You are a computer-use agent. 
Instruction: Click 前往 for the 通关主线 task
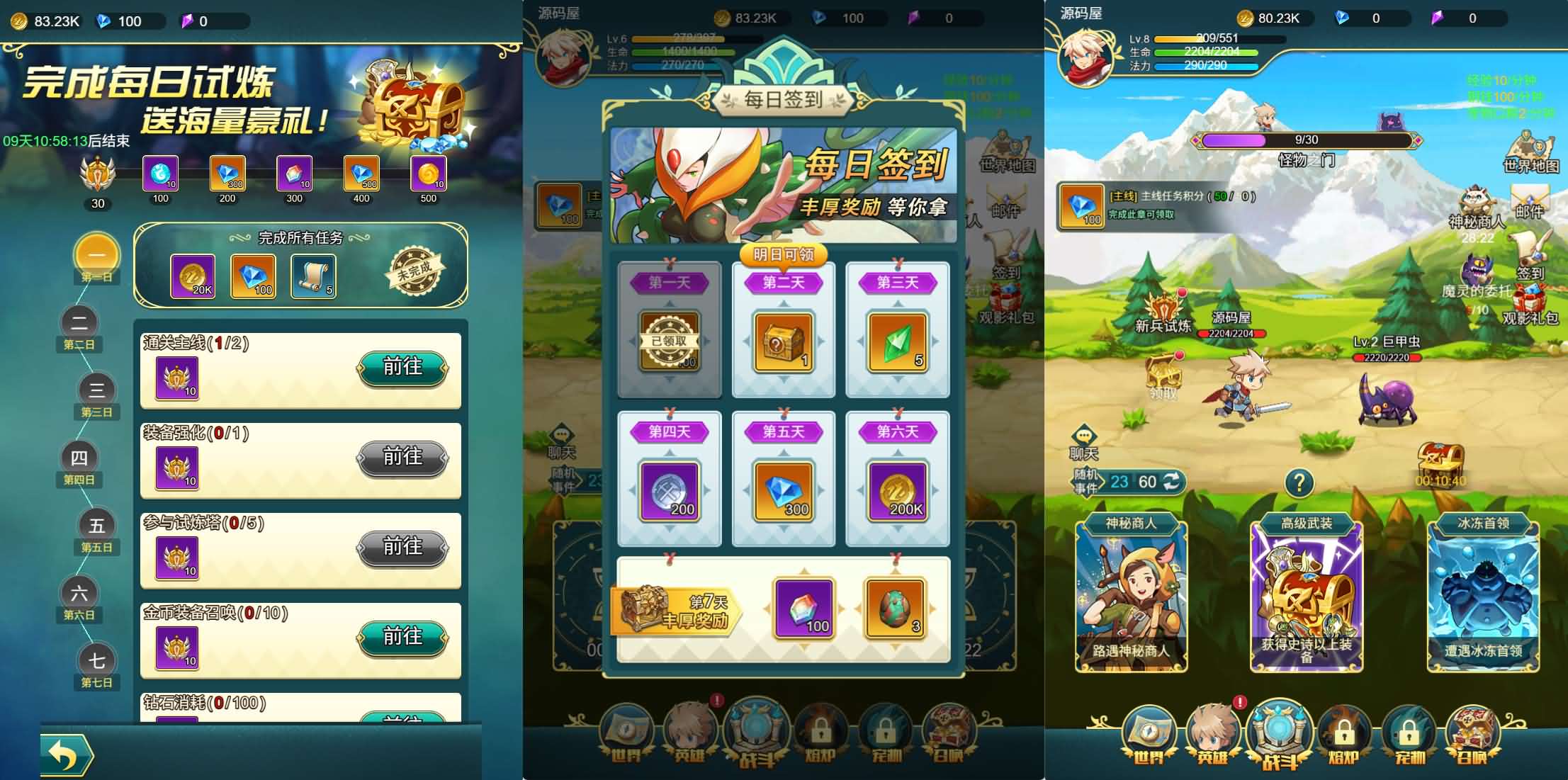402,368
